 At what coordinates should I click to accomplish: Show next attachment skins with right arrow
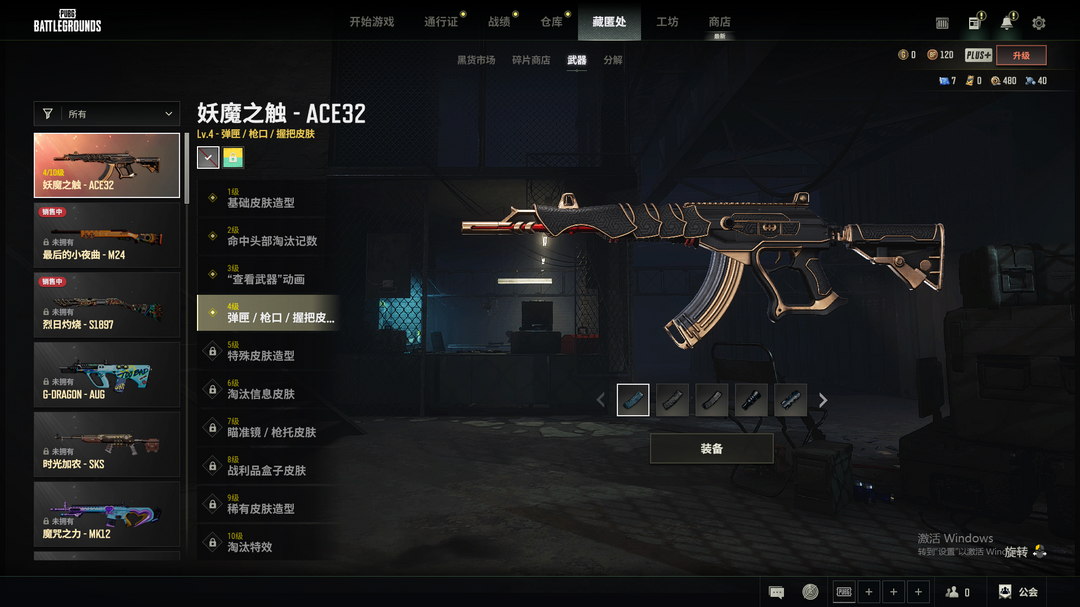pyautogui.click(x=823, y=400)
